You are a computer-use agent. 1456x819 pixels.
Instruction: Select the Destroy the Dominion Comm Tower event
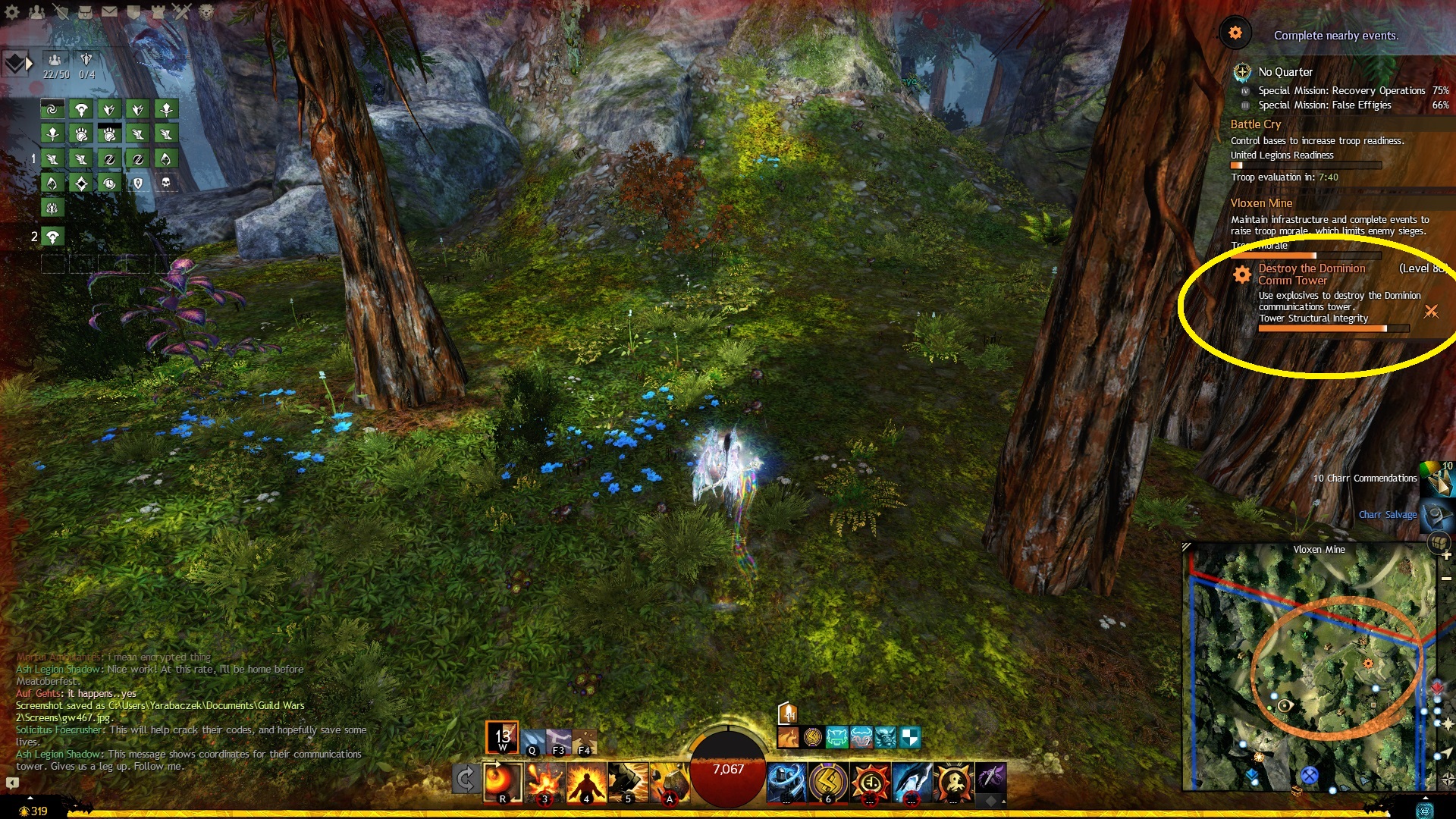1311,274
